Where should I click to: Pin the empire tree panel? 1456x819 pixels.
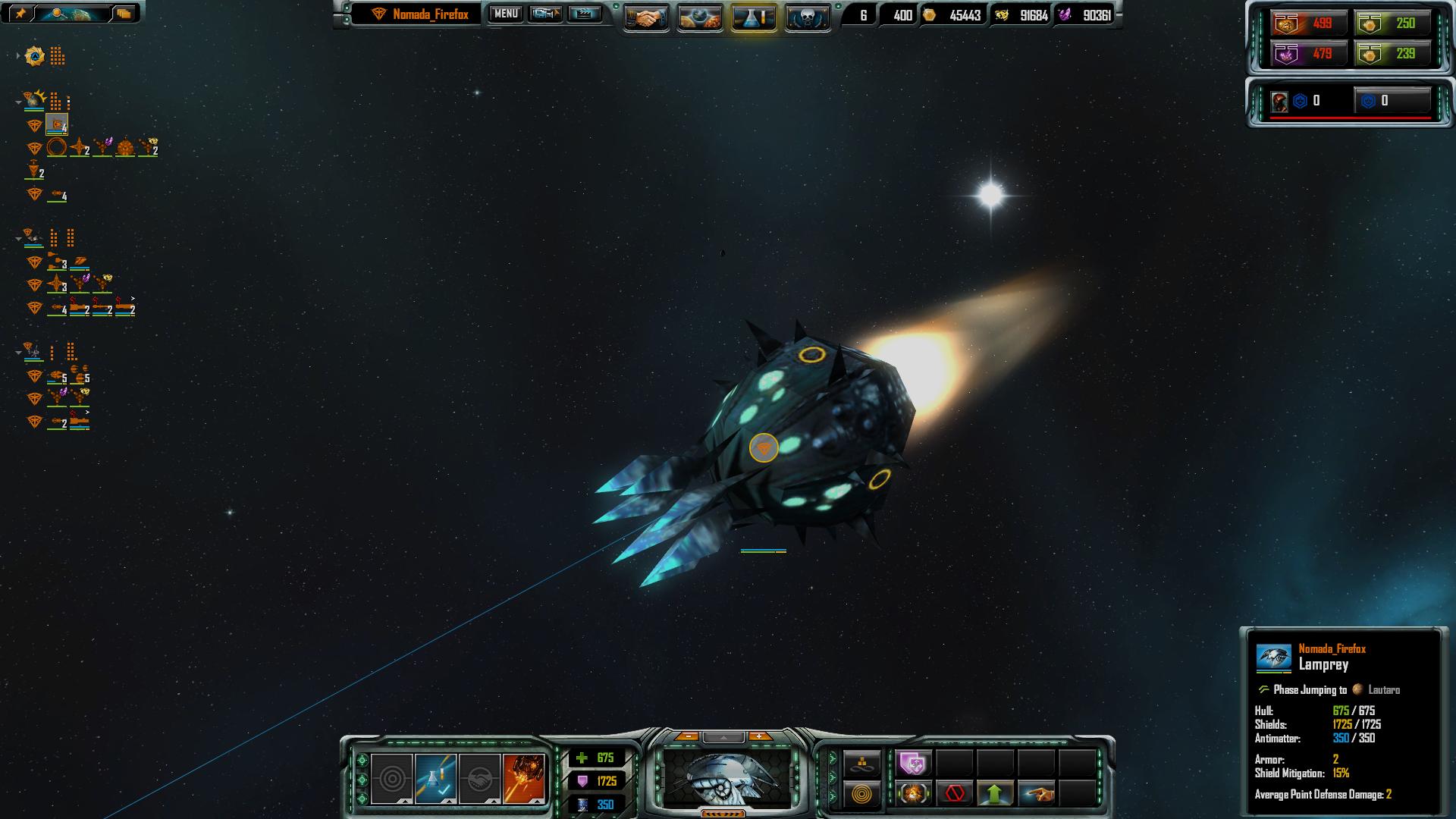click(x=20, y=13)
